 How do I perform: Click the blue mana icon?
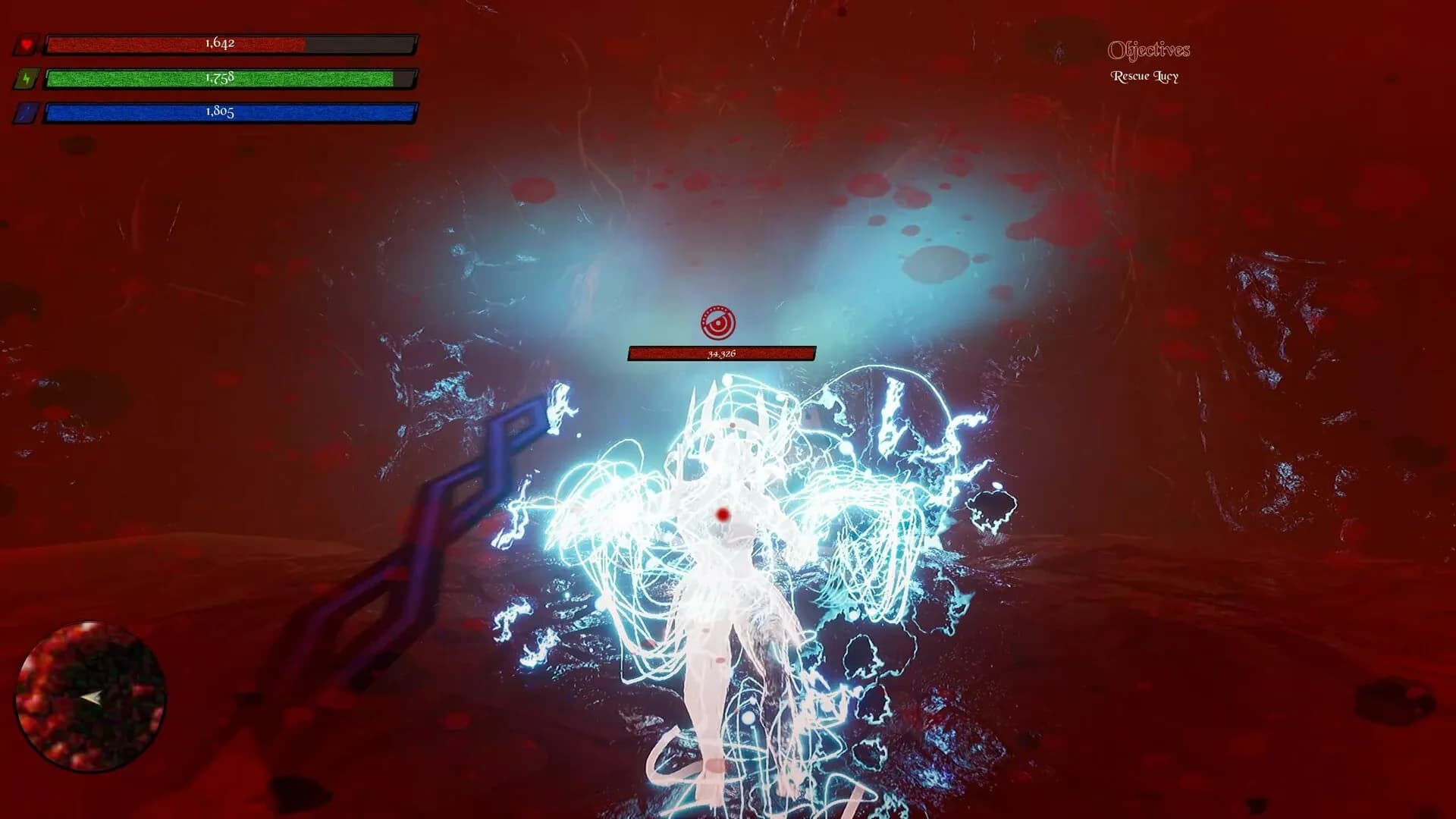[x=27, y=113]
